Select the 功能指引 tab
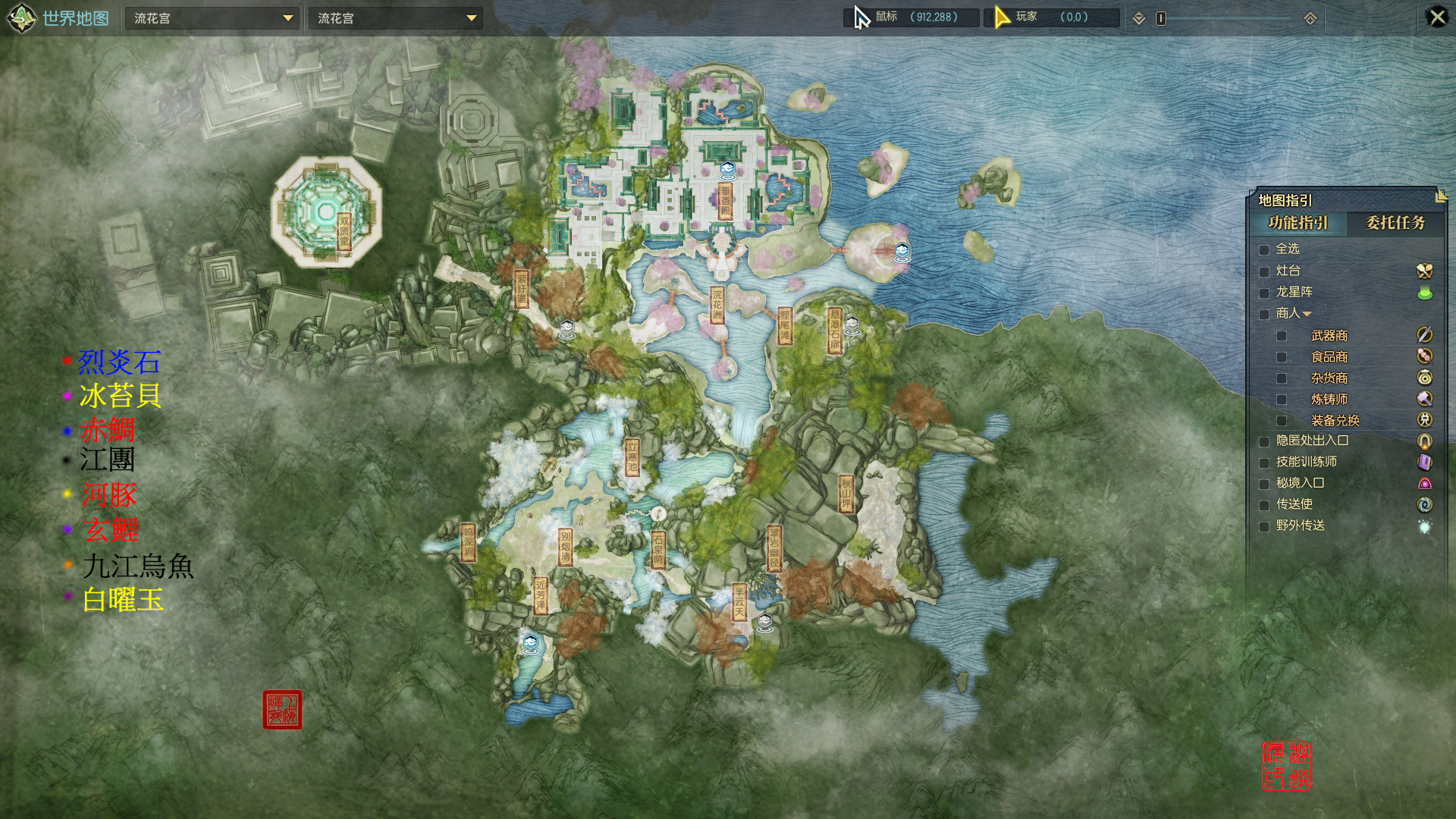Image resolution: width=1456 pixels, height=819 pixels. [x=1298, y=223]
